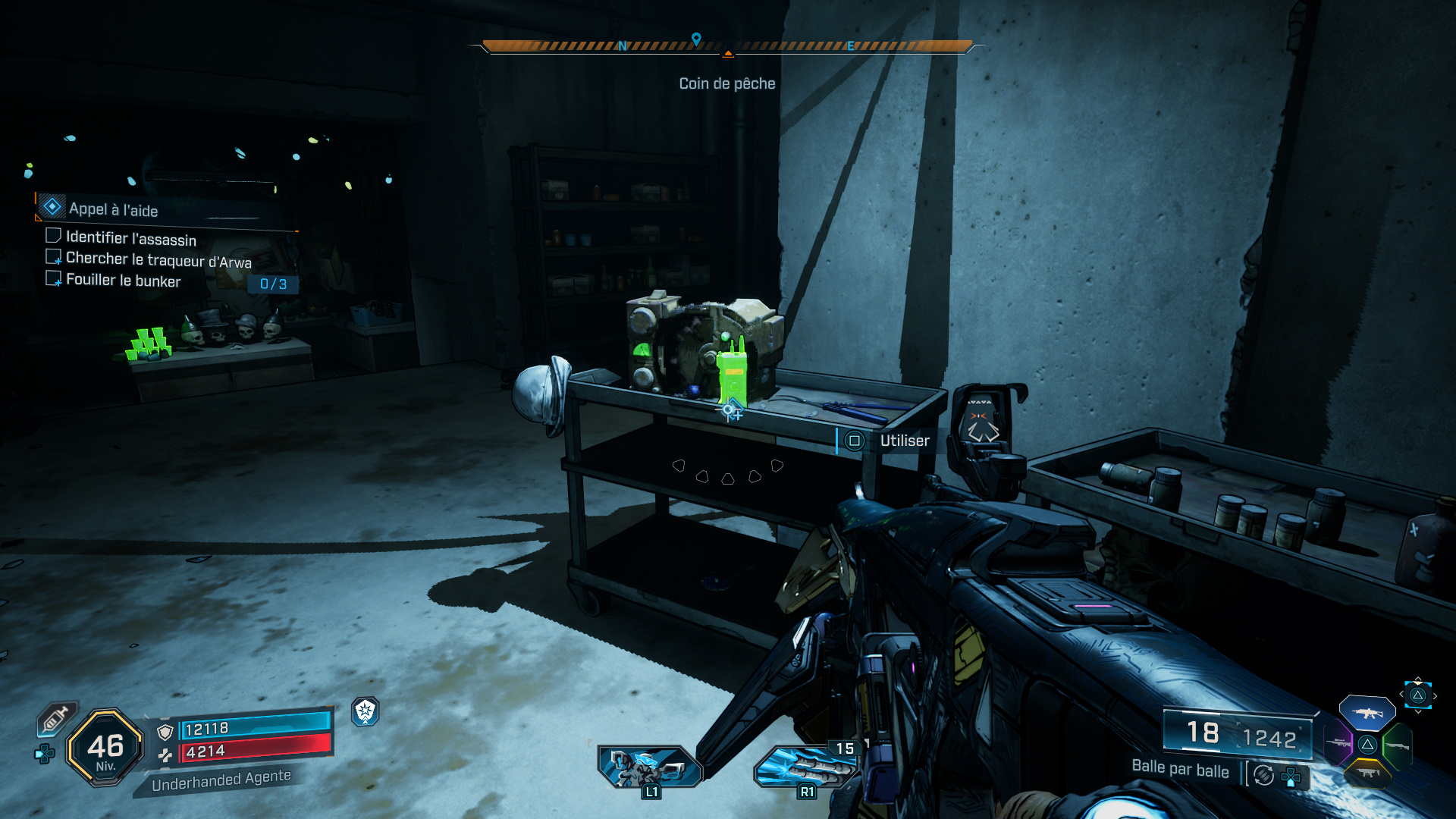
Task: Open the level 46 character badge
Action: click(105, 748)
